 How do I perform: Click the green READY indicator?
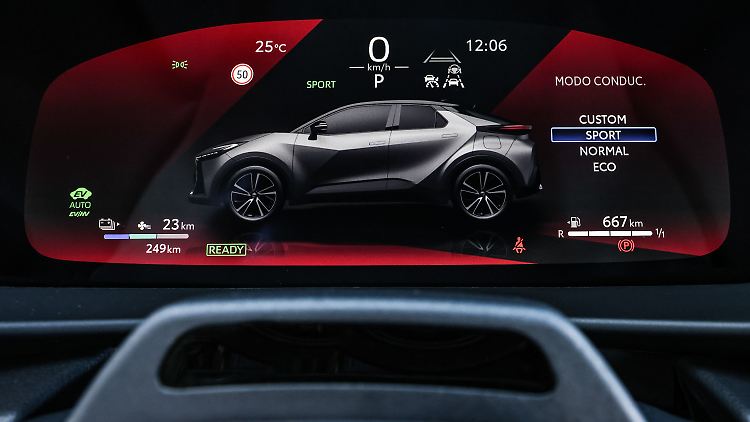[x=225, y=249]
